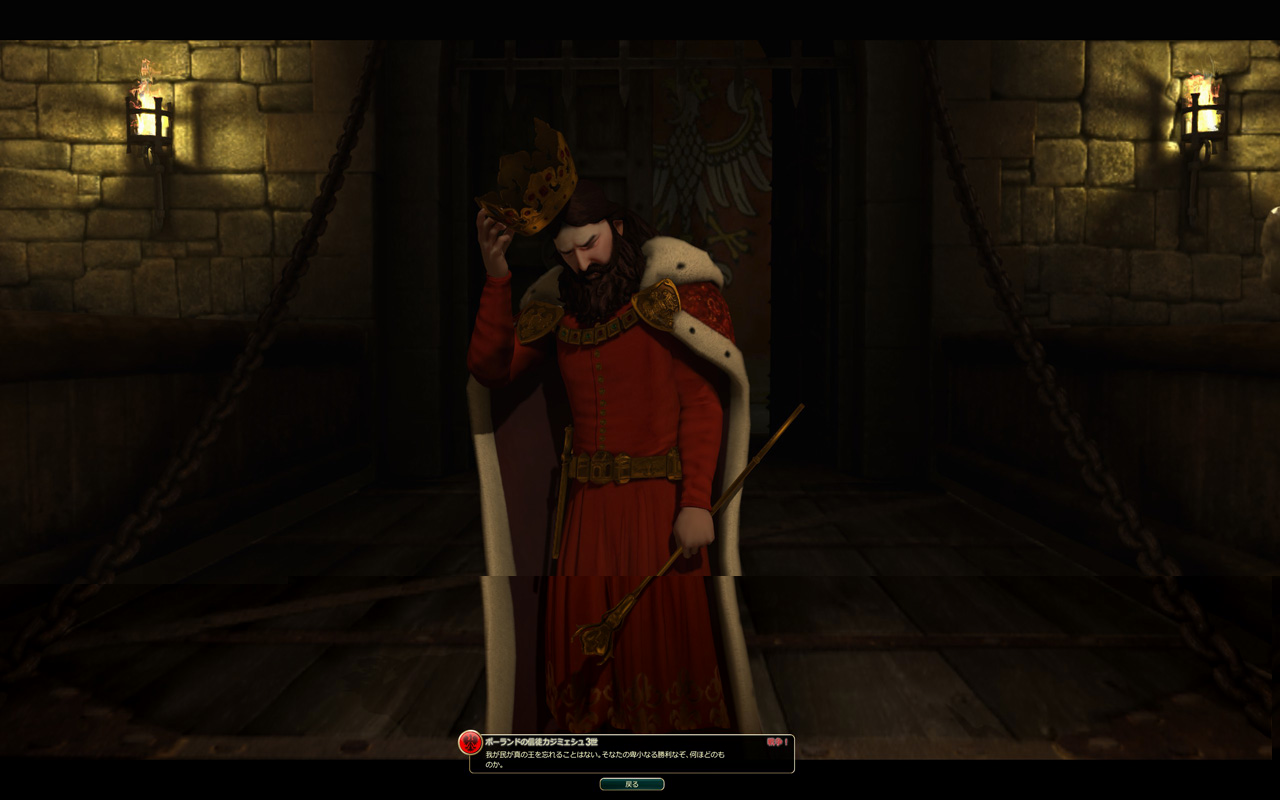Click the red Poland eagle emblem icon
This screenshot has height=800, width=1280.
pos(470,743)
